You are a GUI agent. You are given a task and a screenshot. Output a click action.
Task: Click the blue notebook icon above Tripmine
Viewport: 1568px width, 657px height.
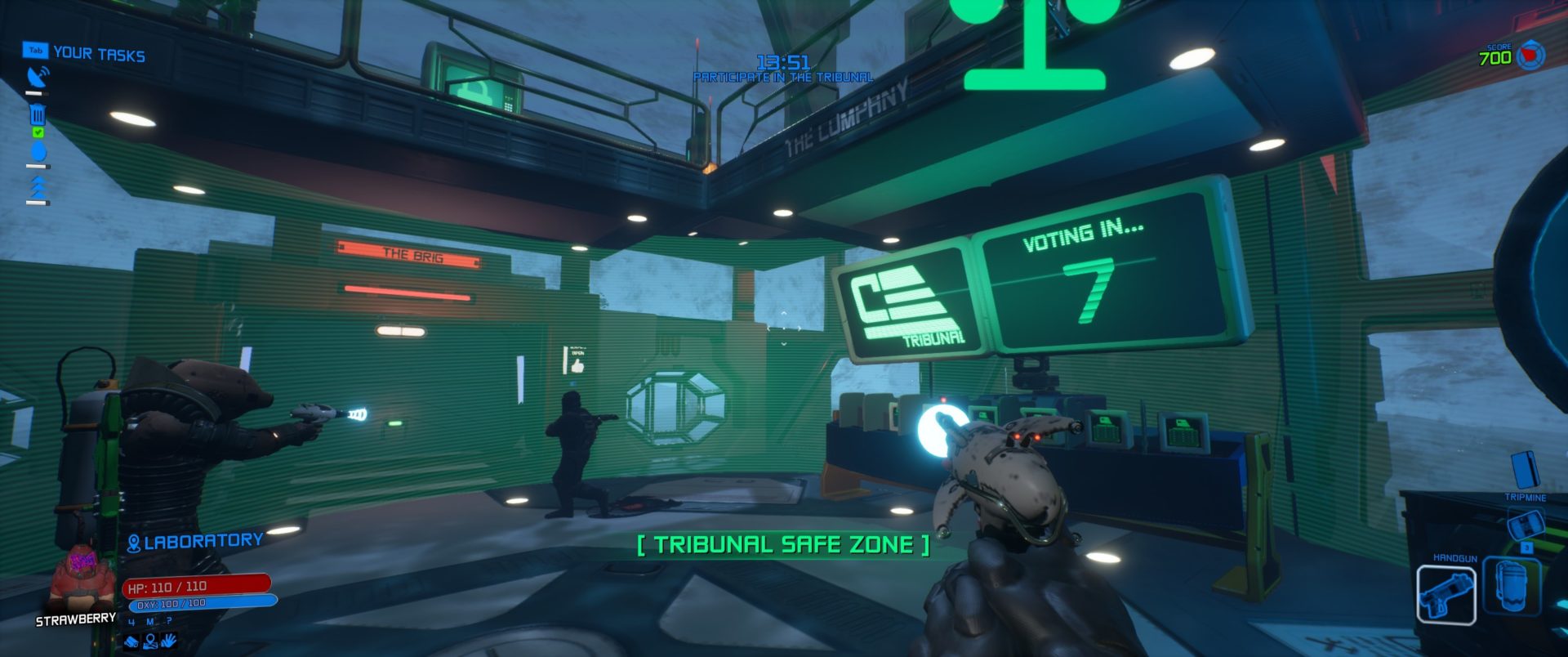[1523, 470]
